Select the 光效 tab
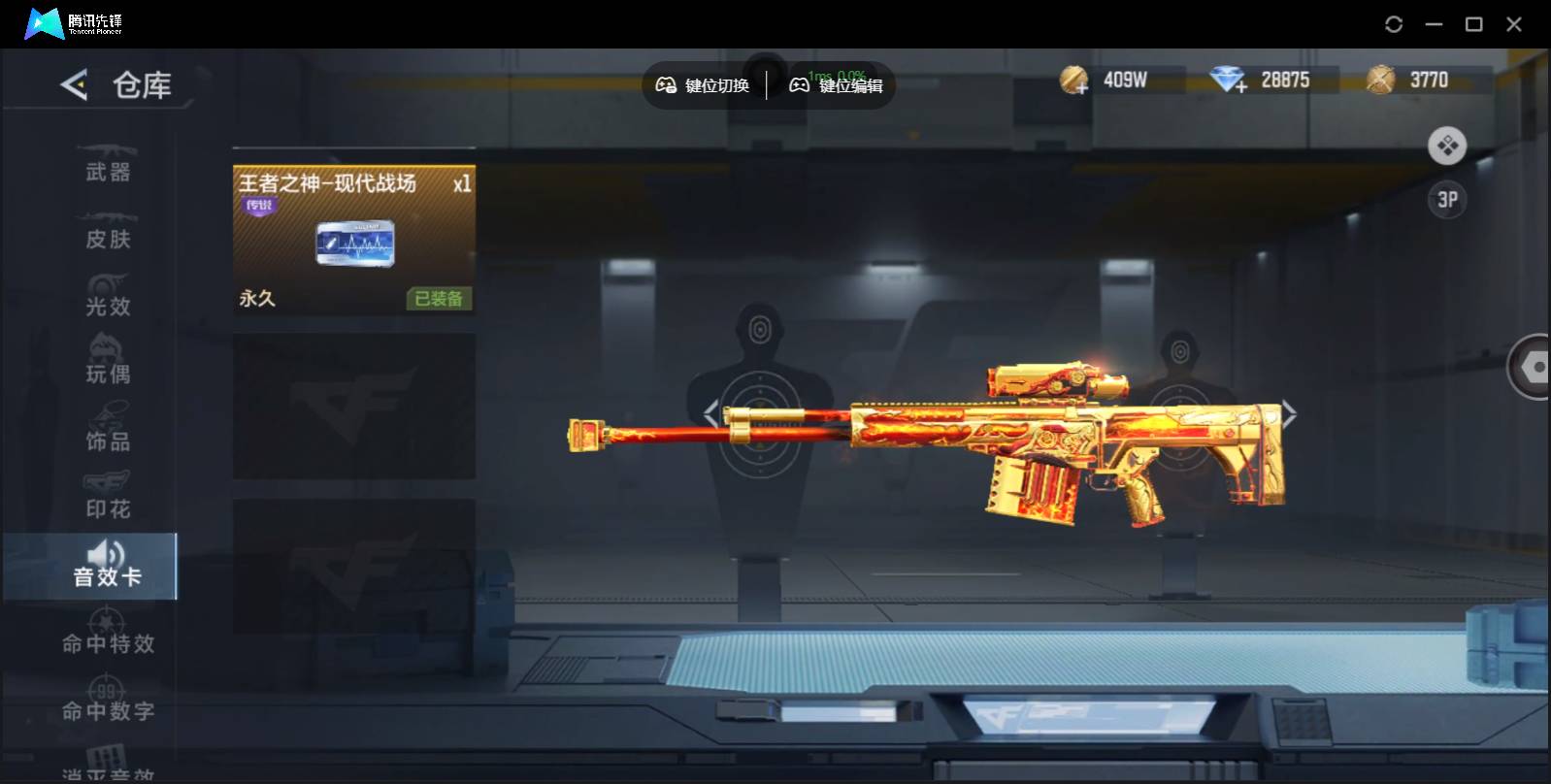 (x=107, y=299)
